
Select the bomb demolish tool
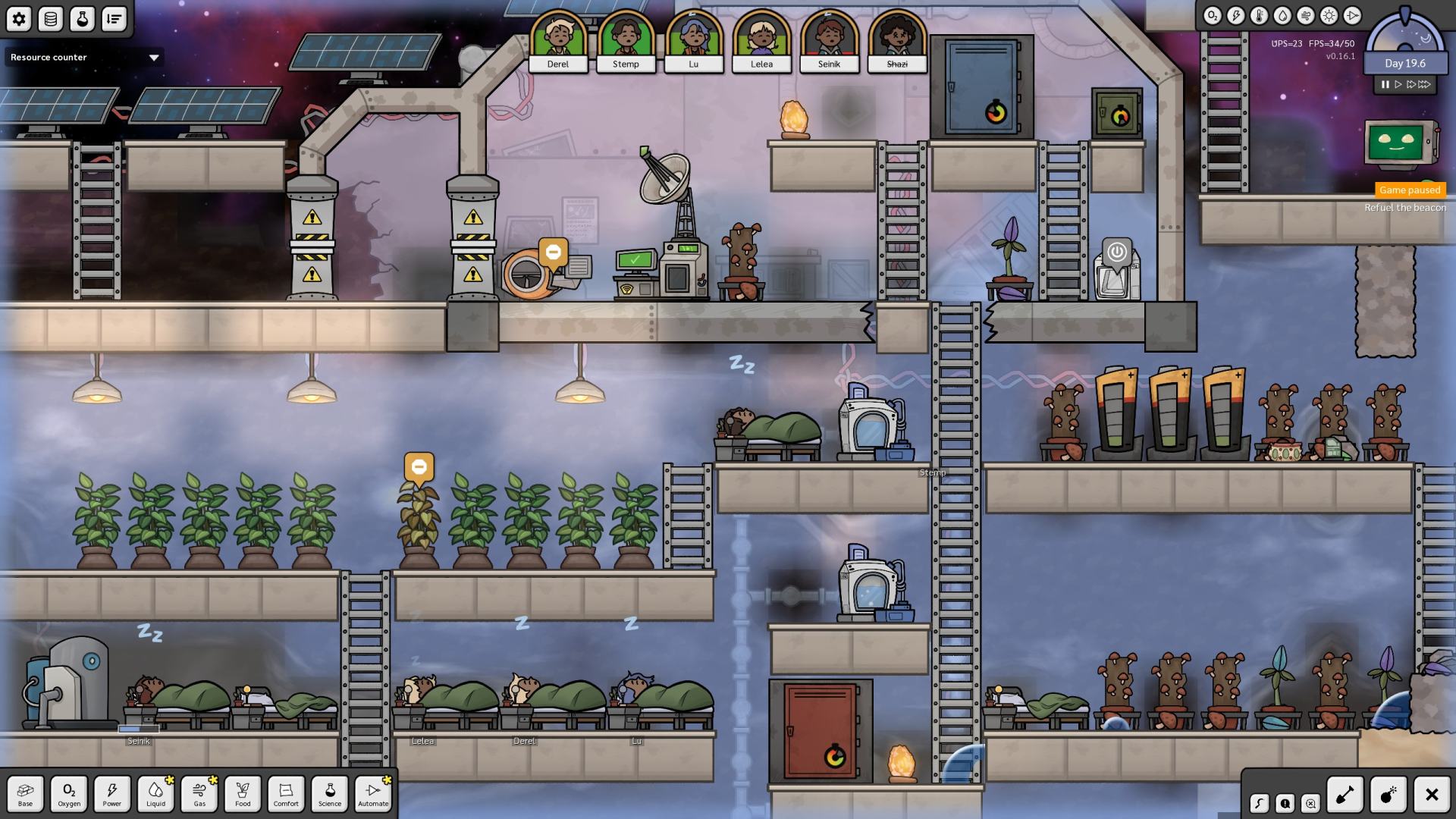click(1389, 795)
